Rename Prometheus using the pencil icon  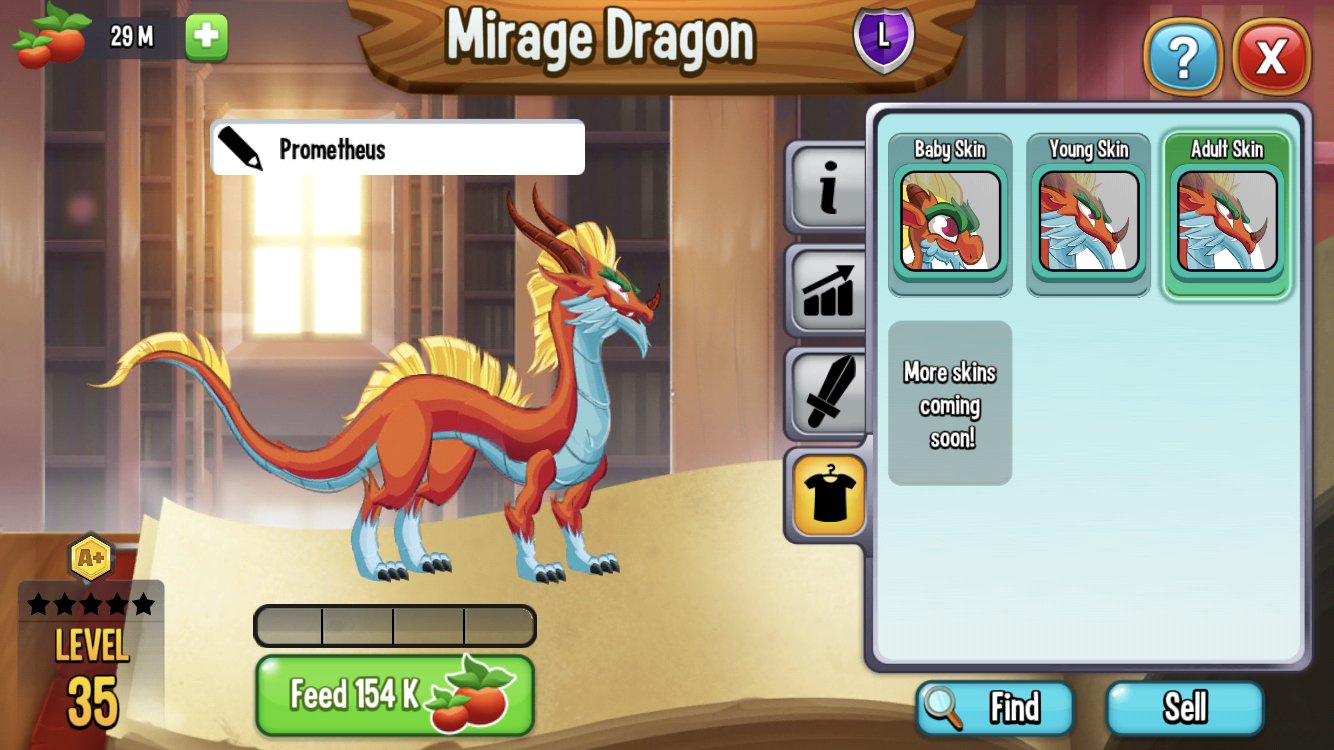point(238,147)
